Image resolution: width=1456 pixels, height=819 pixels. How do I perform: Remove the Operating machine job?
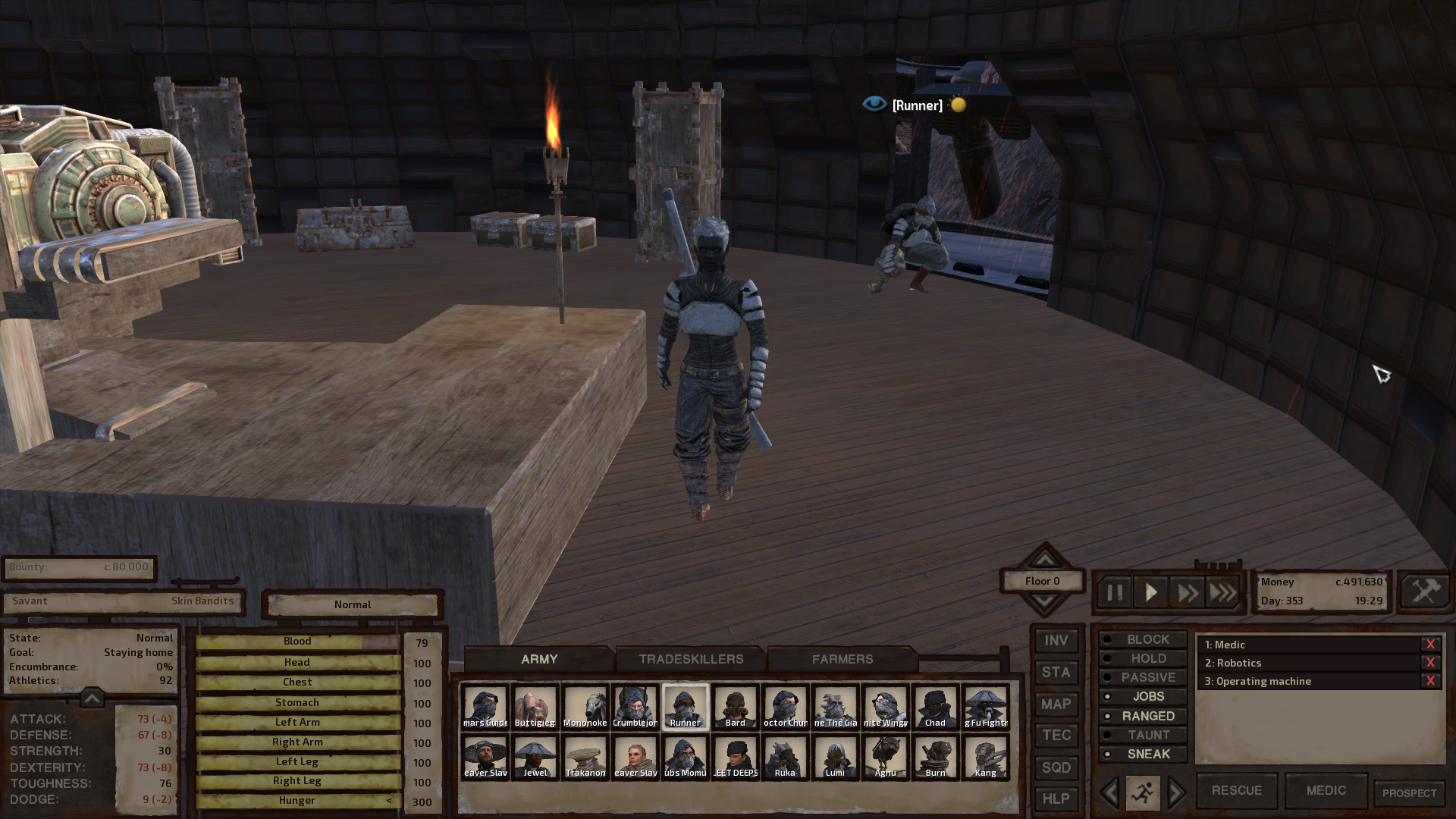[1430, 681]
